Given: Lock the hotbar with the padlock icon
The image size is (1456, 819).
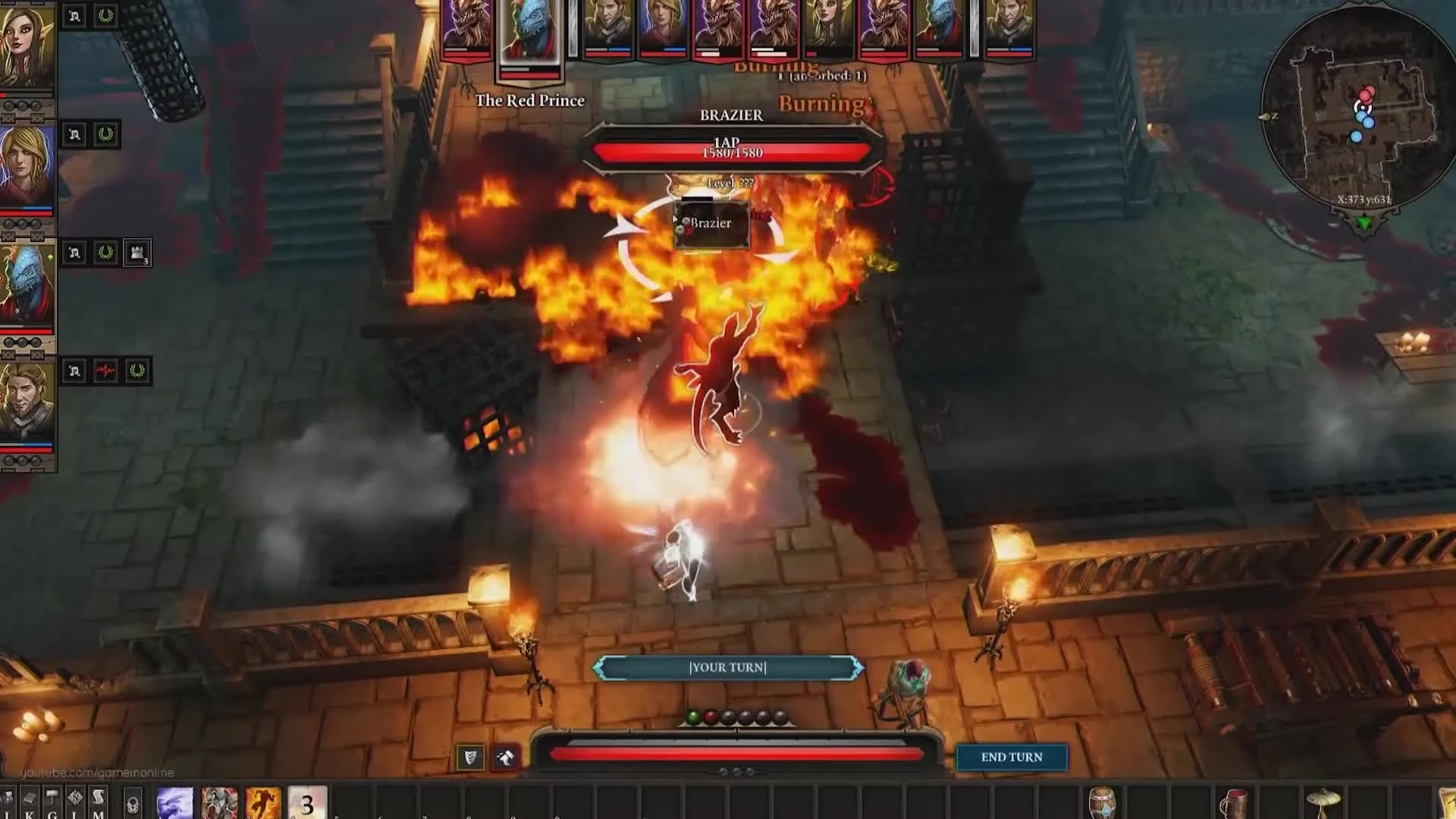Looking at the screenshot, I should point(131,802).
